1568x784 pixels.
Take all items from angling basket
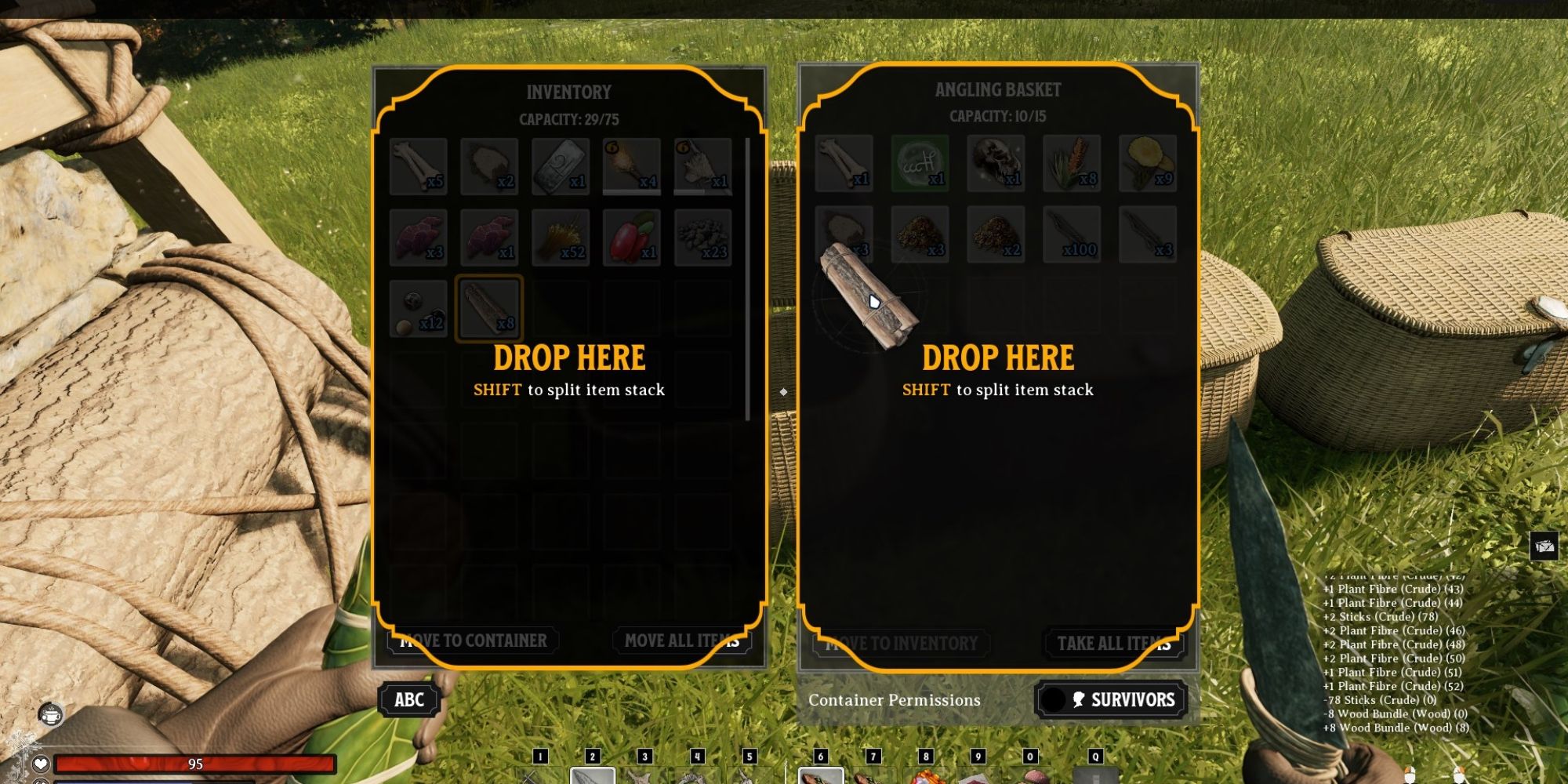click(x=1113, y=644)
